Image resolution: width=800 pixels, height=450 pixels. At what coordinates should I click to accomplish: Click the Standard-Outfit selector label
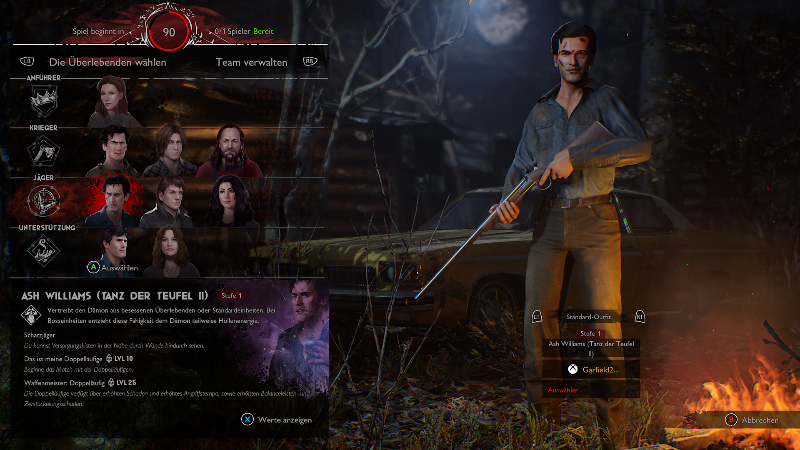point(588,317)
